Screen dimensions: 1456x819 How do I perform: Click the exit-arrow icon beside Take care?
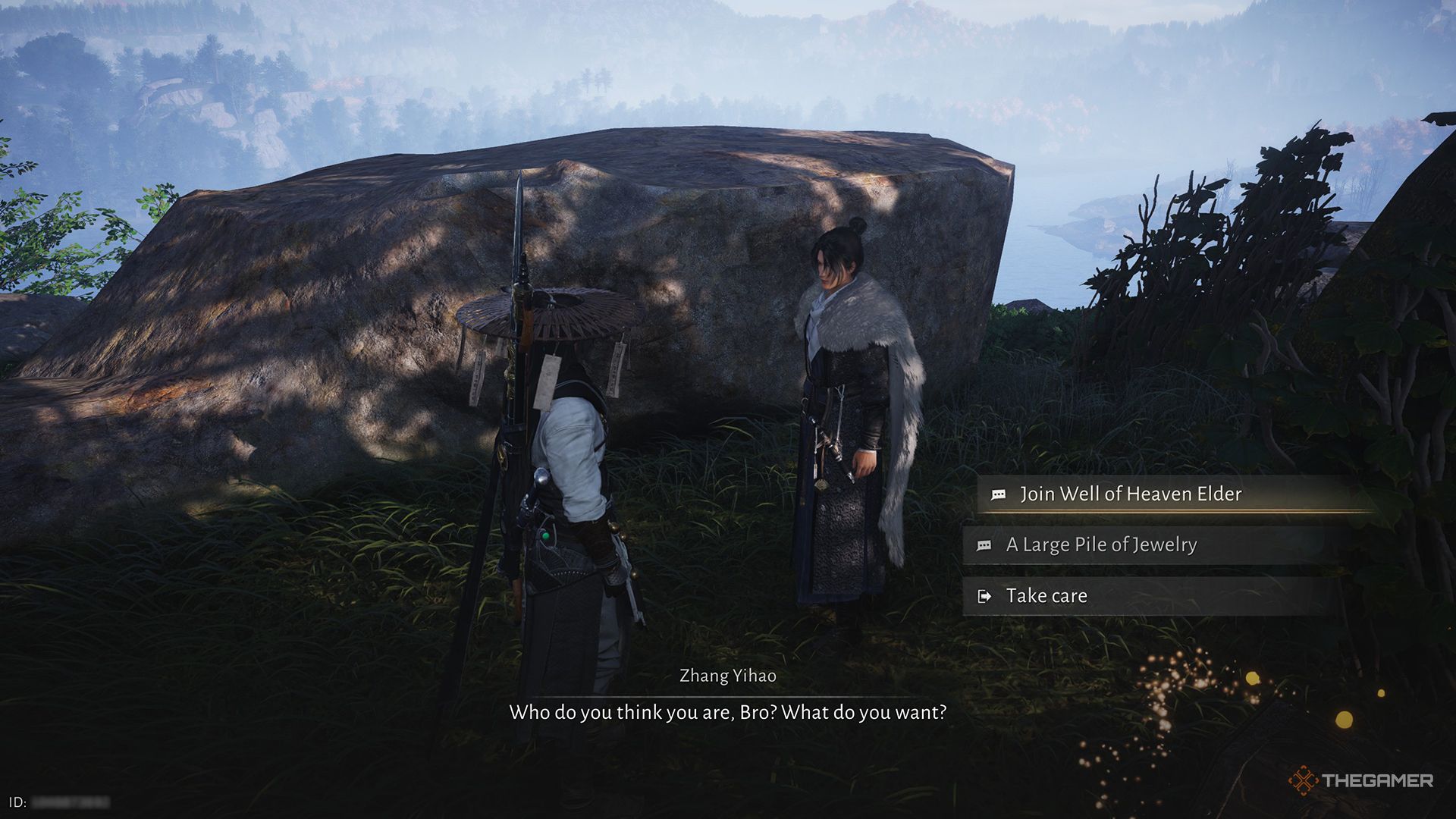click(x=985, y=596)
